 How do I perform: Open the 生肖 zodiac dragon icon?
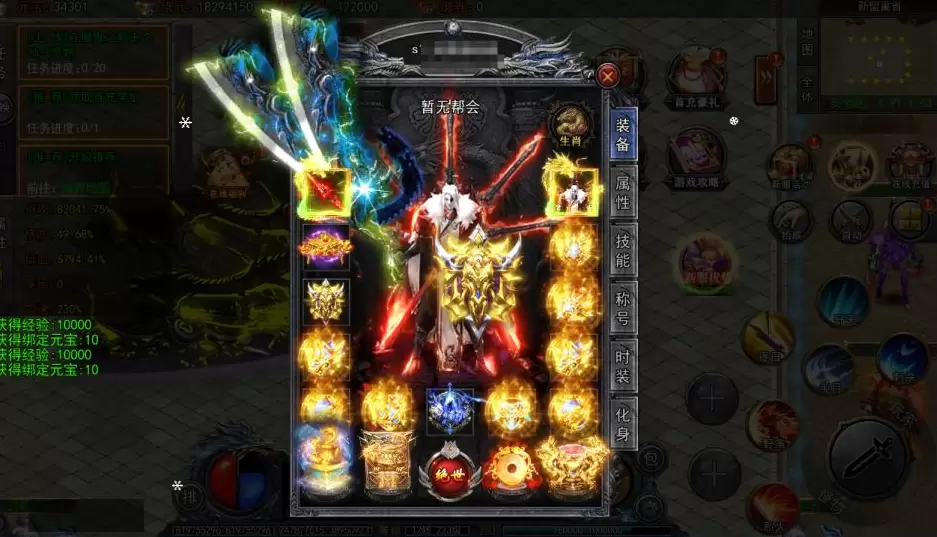(x=570, y=127)
